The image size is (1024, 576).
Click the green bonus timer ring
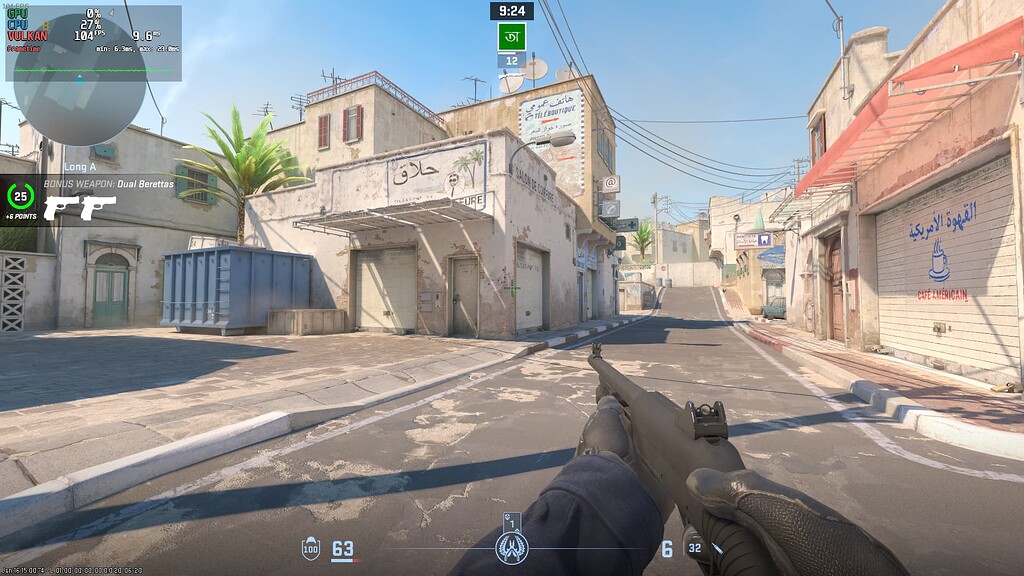click(20, 195)
